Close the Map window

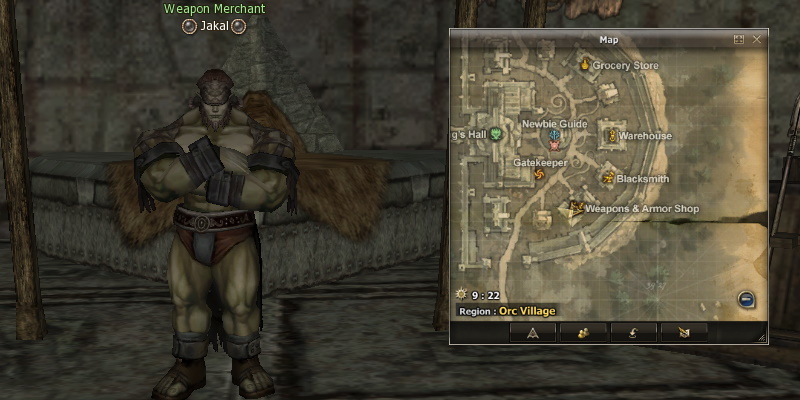(757, 40)
